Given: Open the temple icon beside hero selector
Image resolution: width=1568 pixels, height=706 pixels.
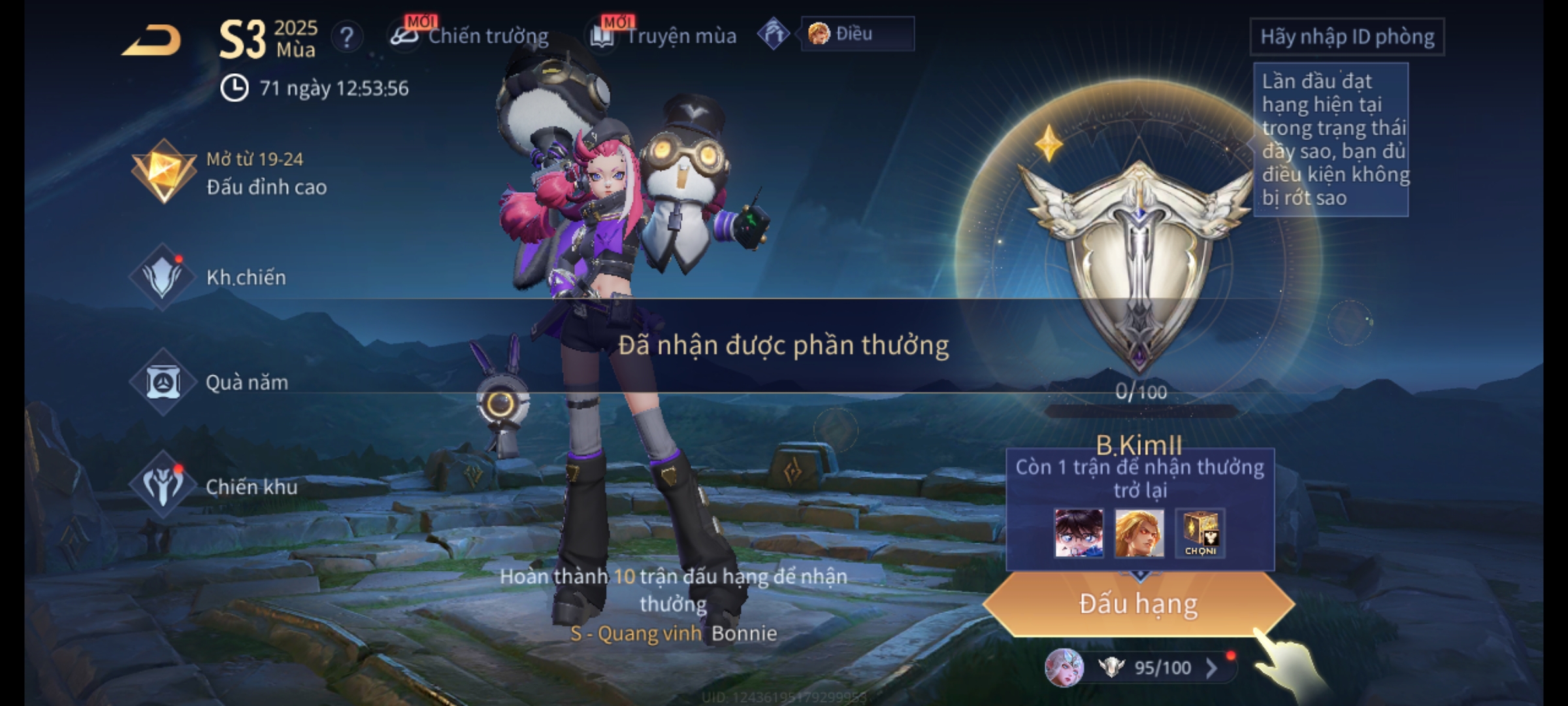Looking at the screenshot, I should coord(774,34).
